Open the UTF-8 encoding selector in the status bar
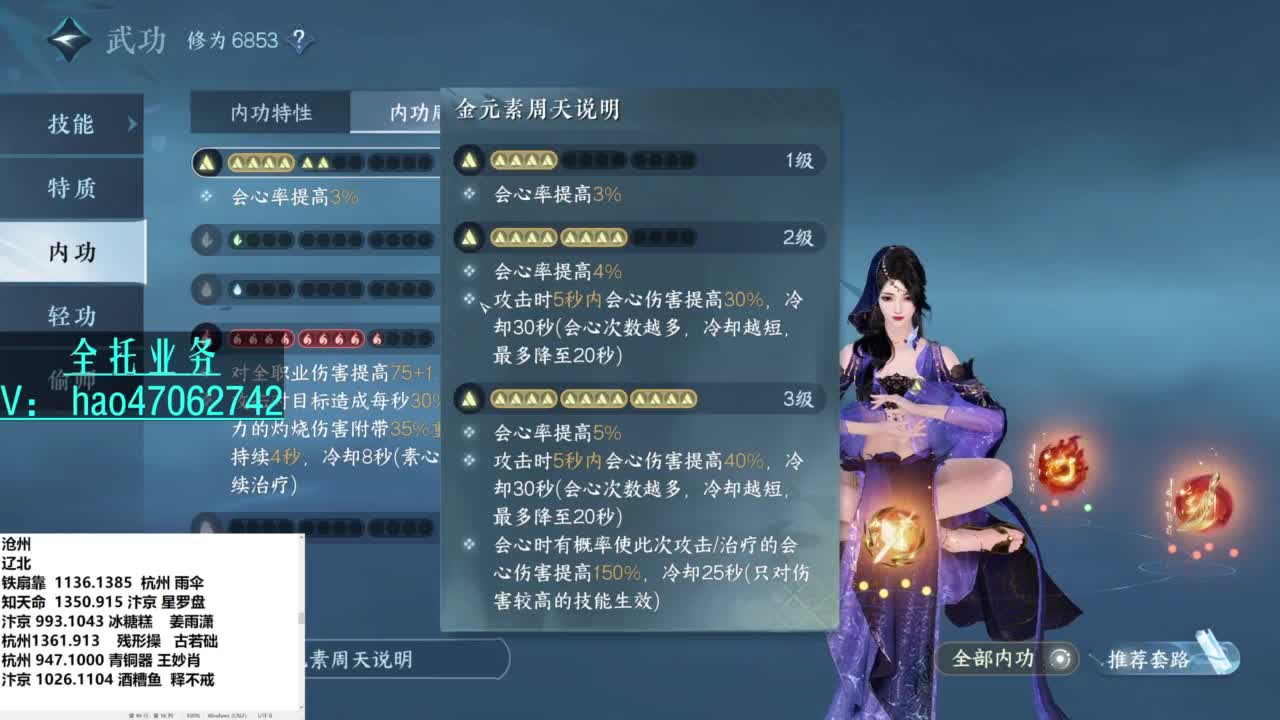Image resolution: width=1280 pixels, height=720 pixels. coord(262,716)
